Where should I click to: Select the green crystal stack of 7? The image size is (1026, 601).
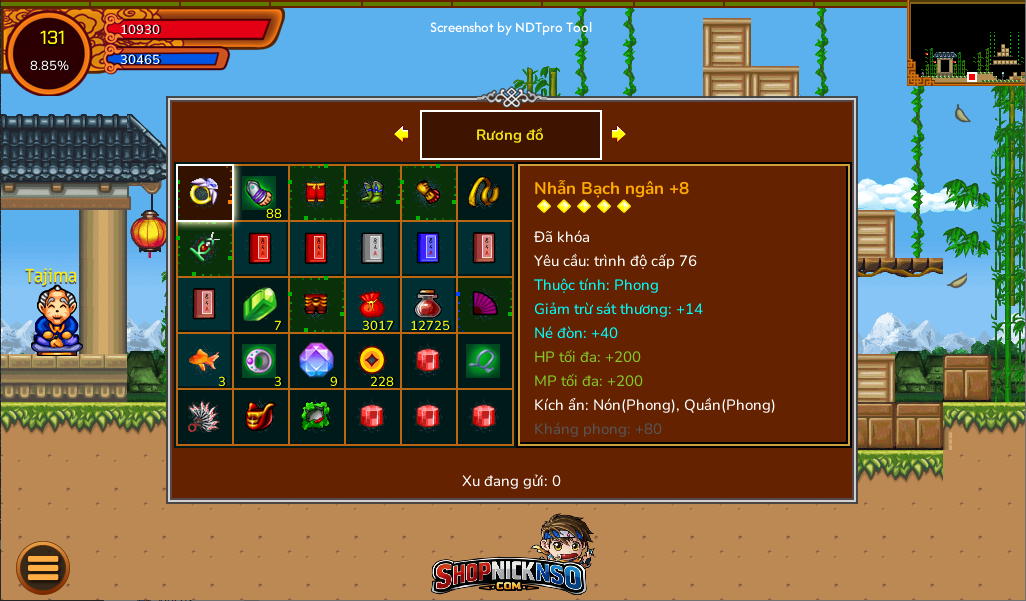click(260, 305)
